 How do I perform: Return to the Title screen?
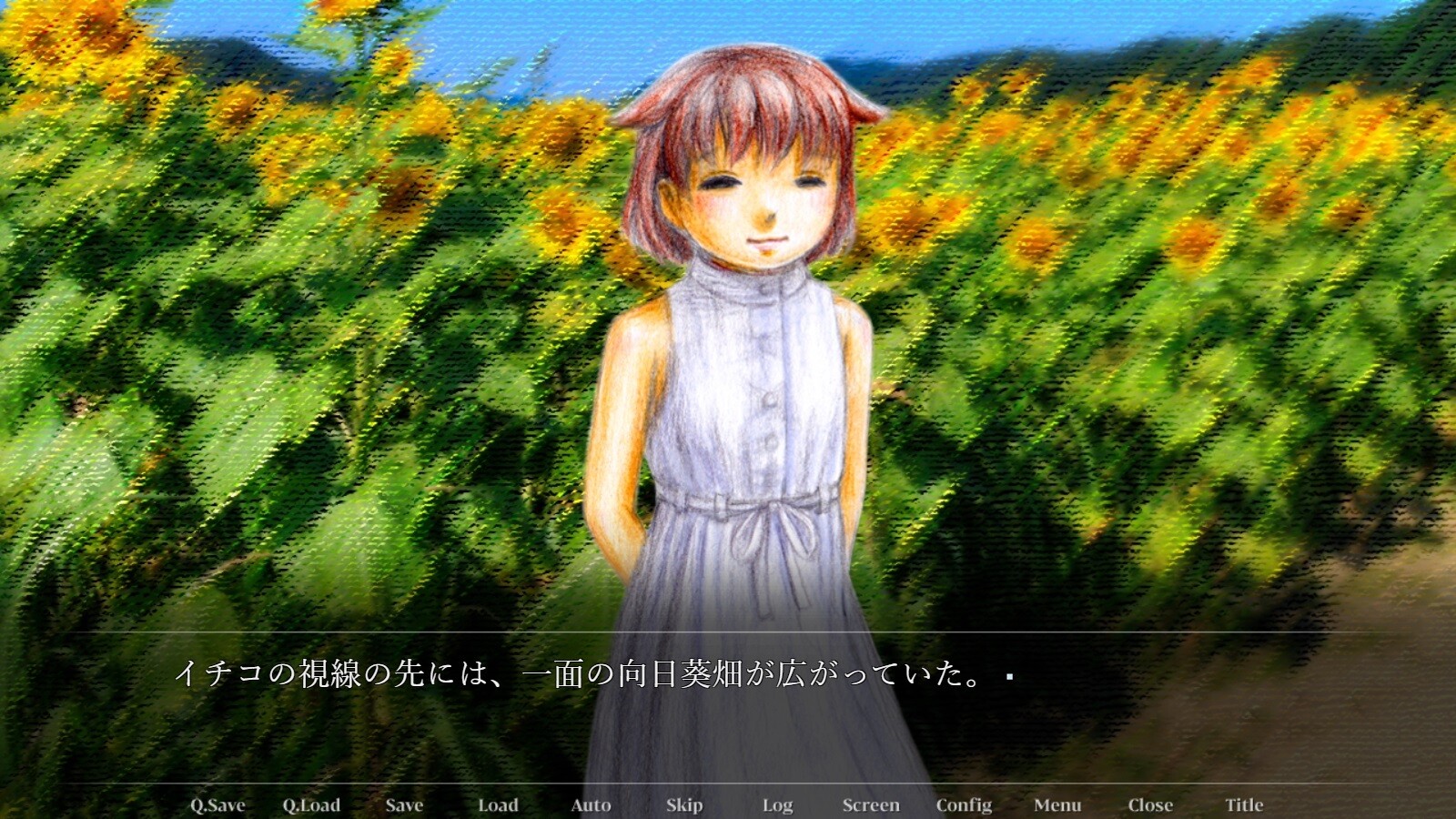pyautogui.click(x=1243, y=804)
